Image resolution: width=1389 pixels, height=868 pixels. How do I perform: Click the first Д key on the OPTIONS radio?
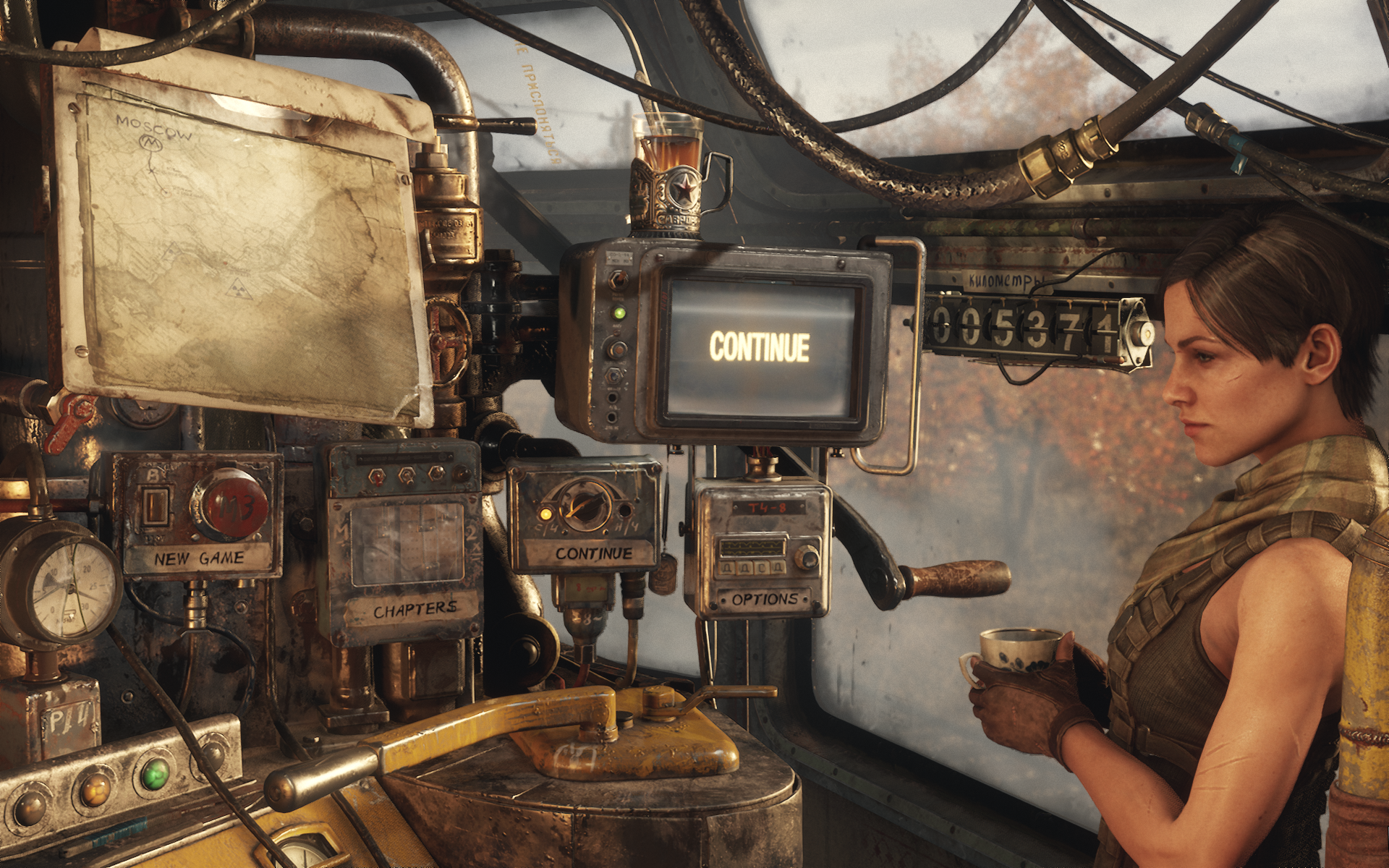point(727,569)
